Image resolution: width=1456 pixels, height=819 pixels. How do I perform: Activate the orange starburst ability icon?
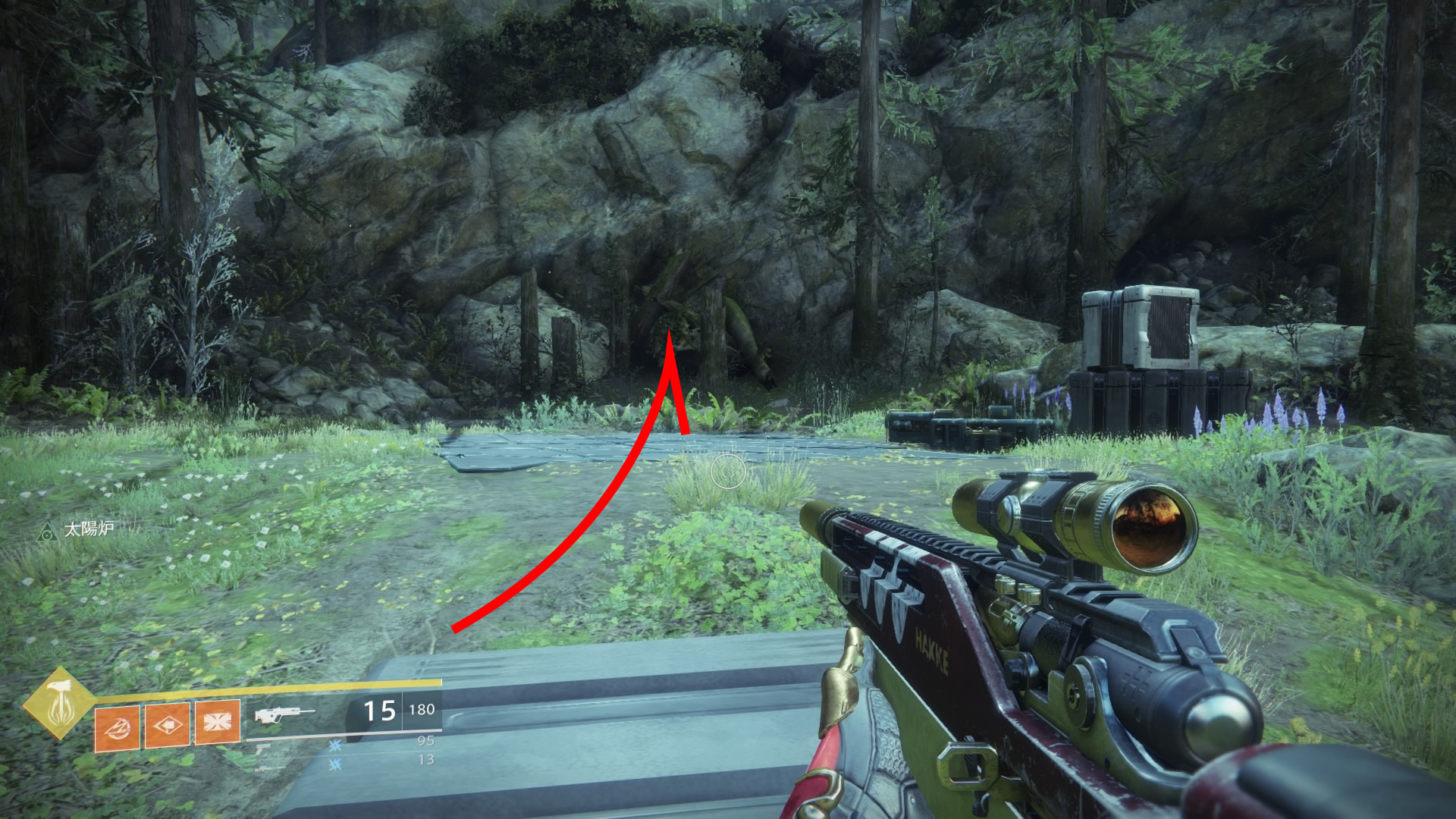[x=218, y=722]
